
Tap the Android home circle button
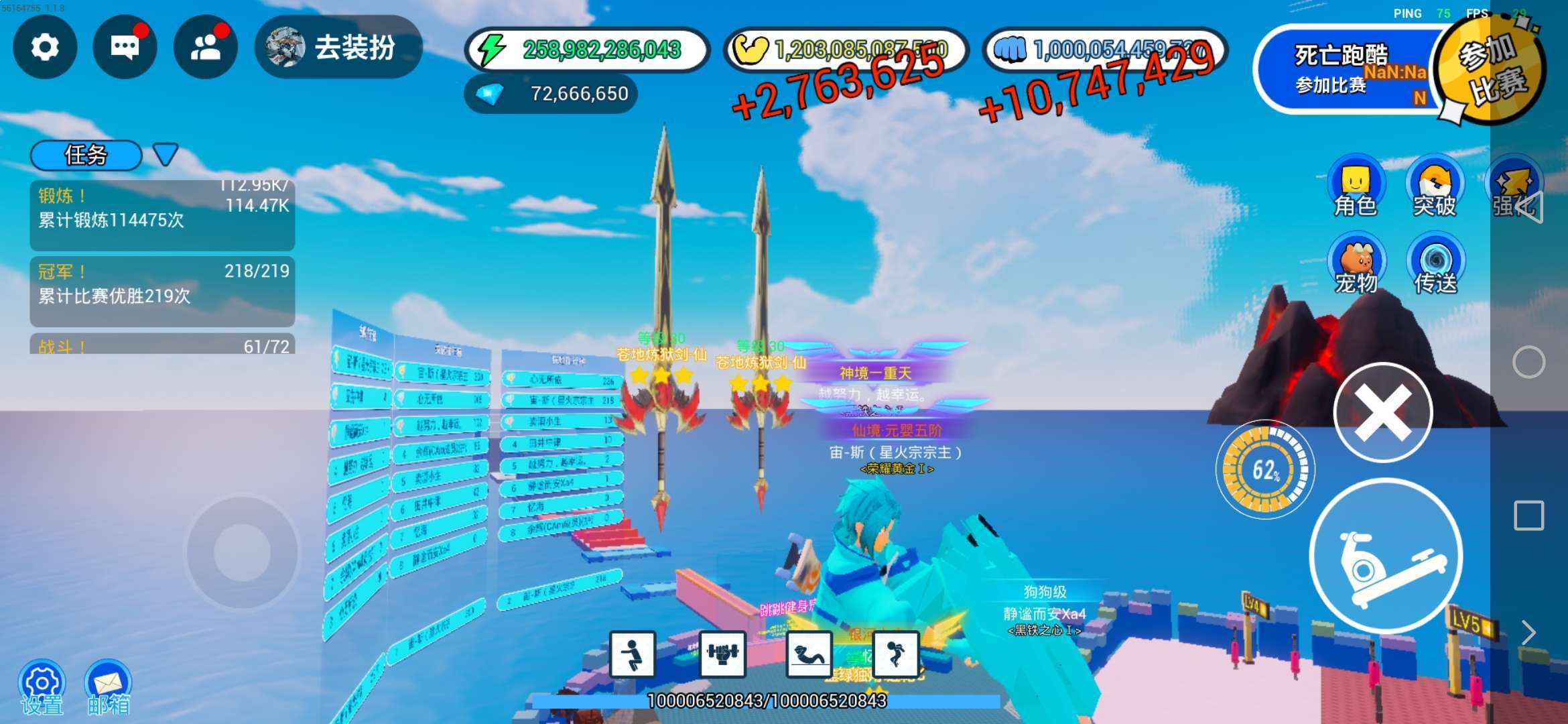point(1528,363)
